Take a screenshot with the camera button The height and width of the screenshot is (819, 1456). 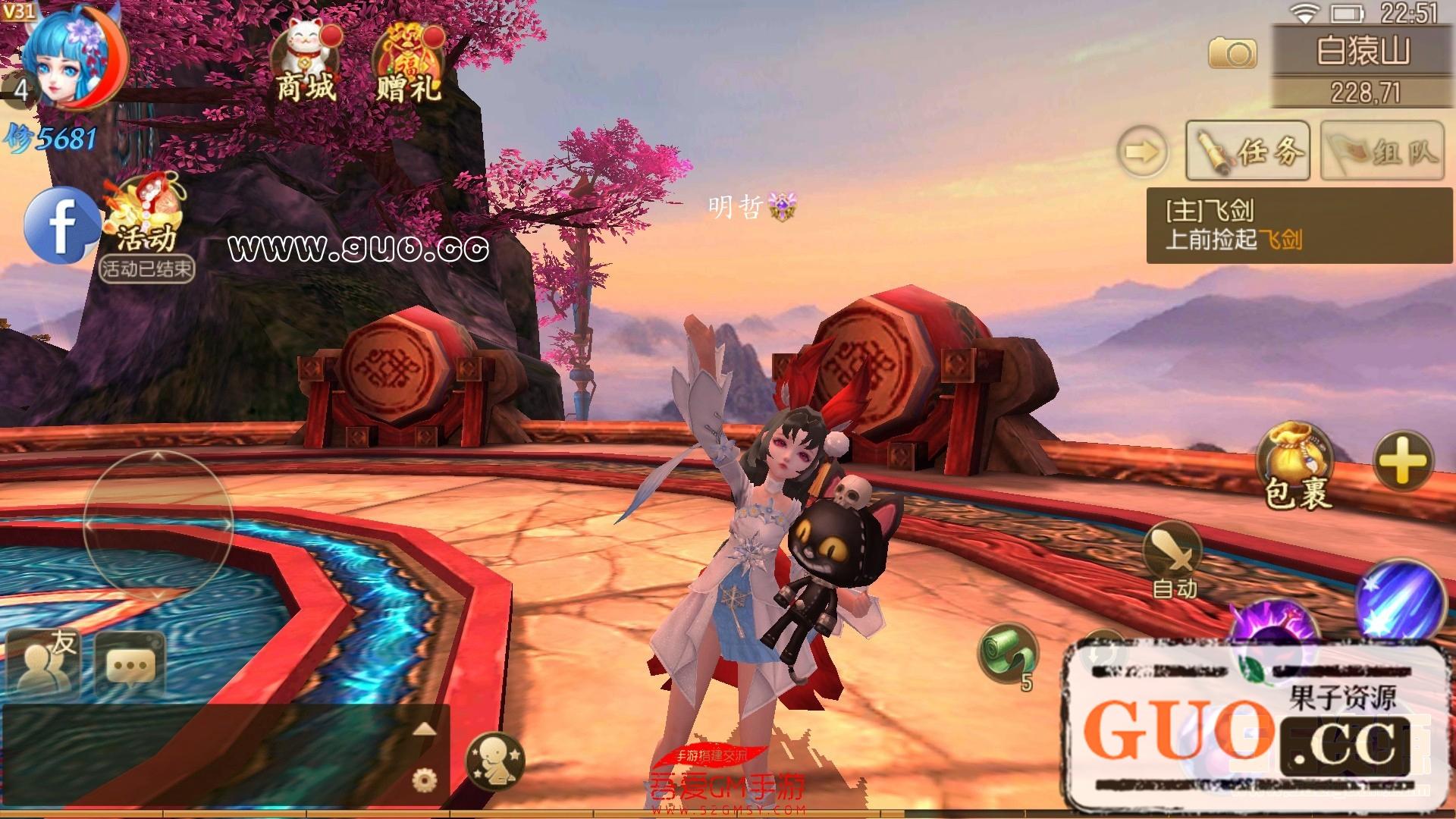(1232, 53)
